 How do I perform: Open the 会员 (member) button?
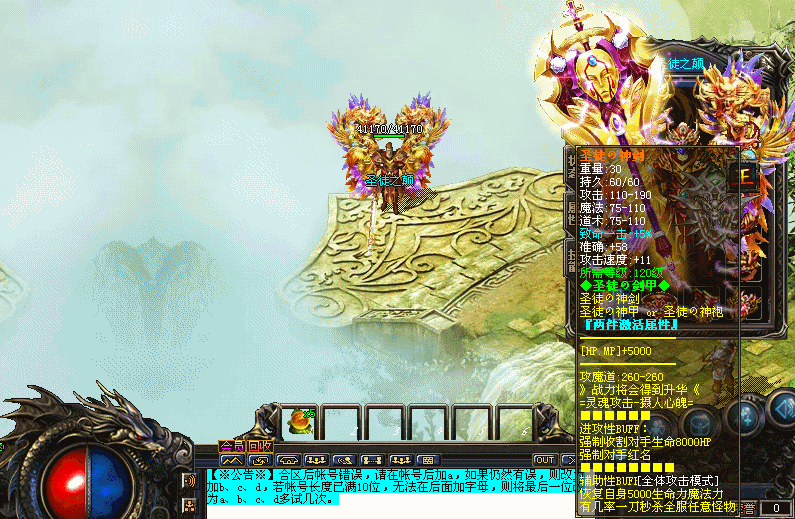pos(232,446)
